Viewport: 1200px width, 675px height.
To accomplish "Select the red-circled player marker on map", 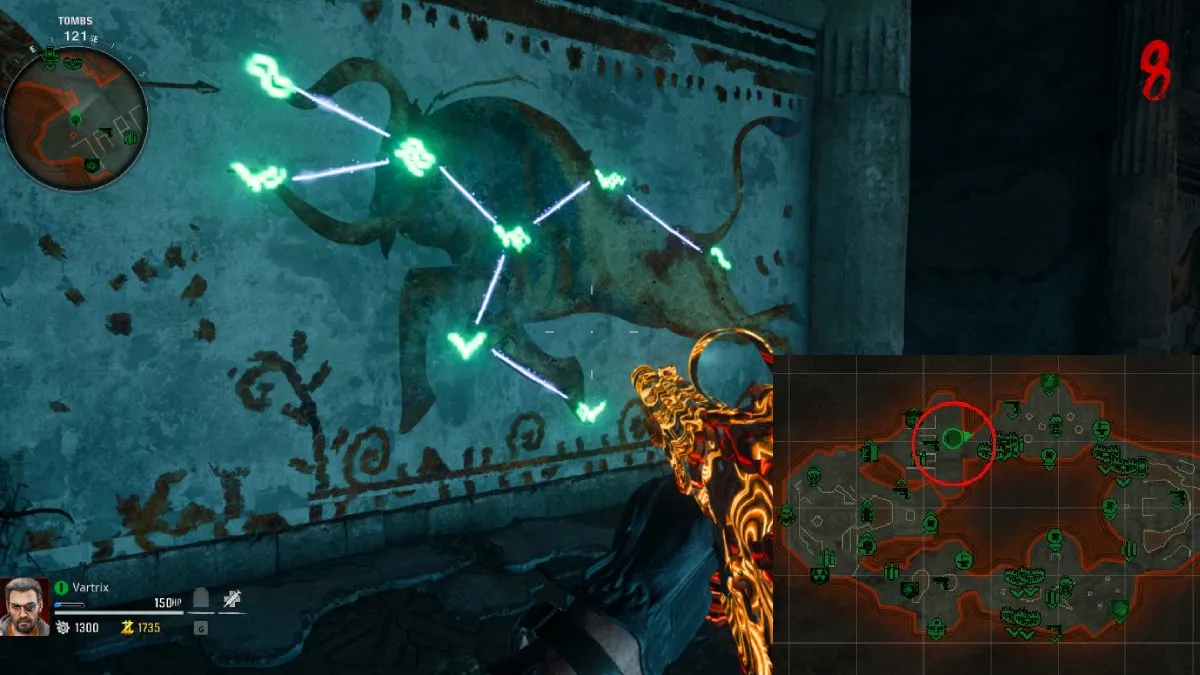I will [952, 438].
